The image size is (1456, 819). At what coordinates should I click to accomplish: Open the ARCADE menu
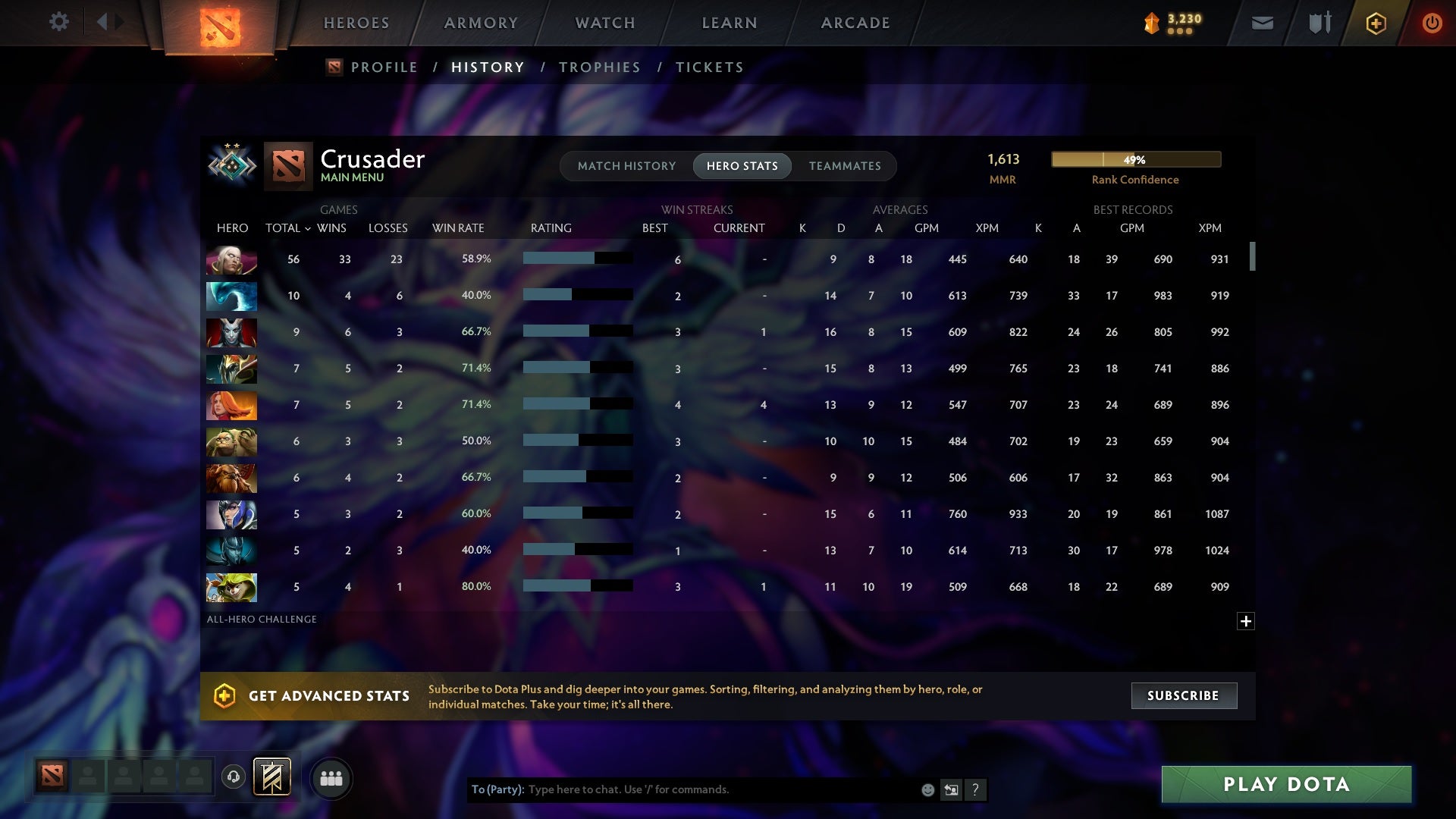(x=855, y=23)
